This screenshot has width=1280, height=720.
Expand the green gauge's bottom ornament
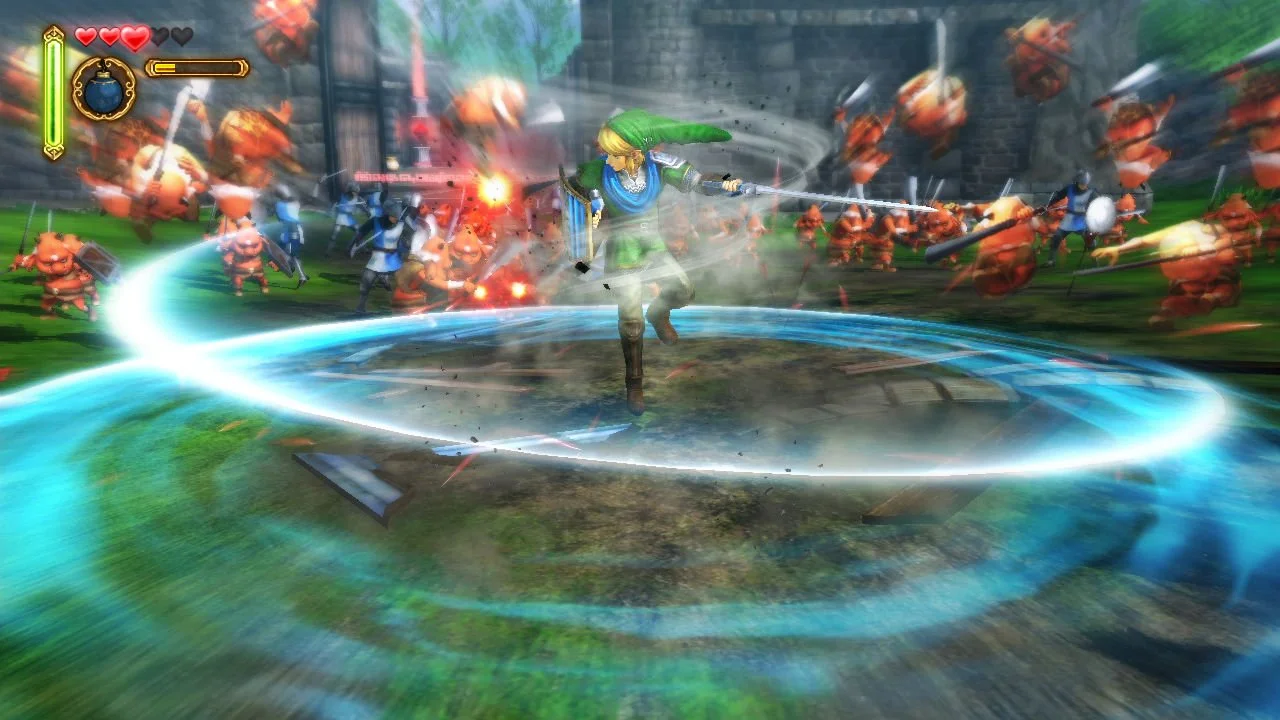coord(53,150)
